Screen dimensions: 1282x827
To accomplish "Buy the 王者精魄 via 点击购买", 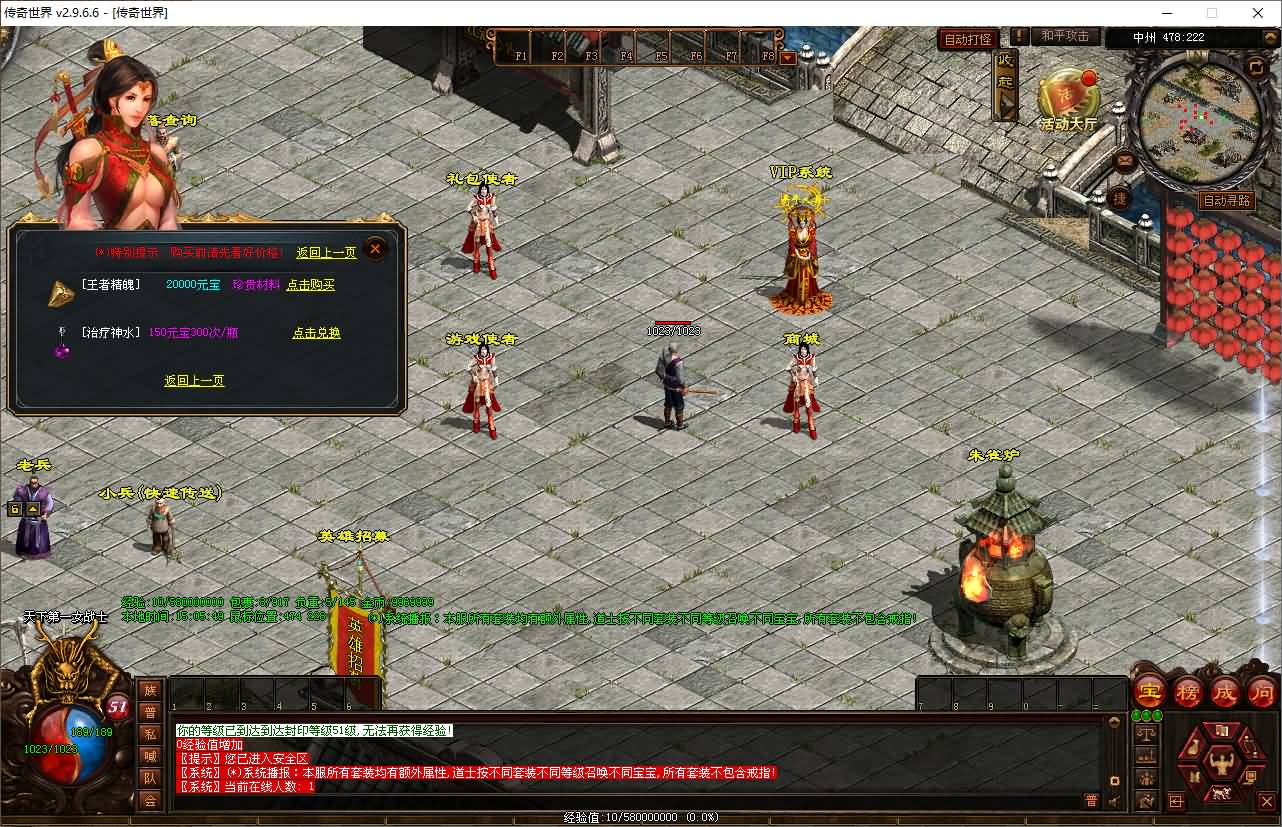I will [311, 285].
